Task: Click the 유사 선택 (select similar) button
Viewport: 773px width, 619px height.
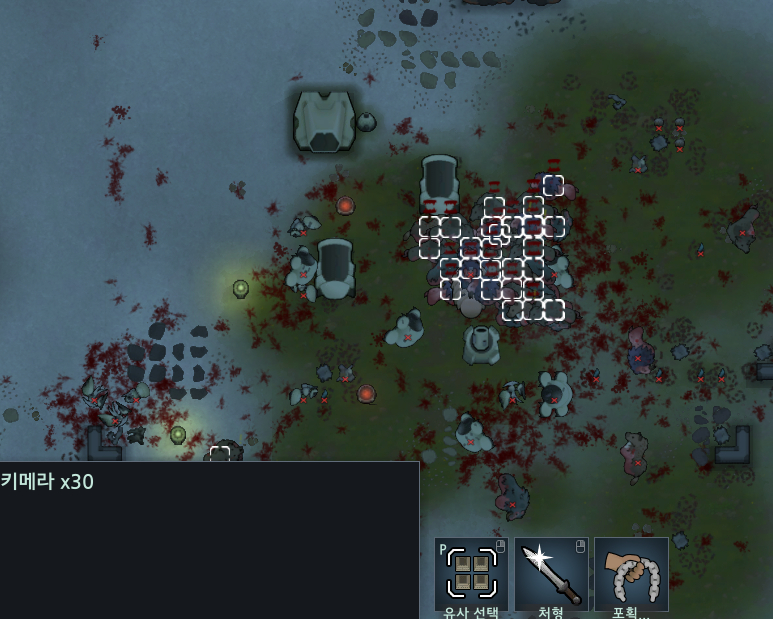Action: click(471, 574)
